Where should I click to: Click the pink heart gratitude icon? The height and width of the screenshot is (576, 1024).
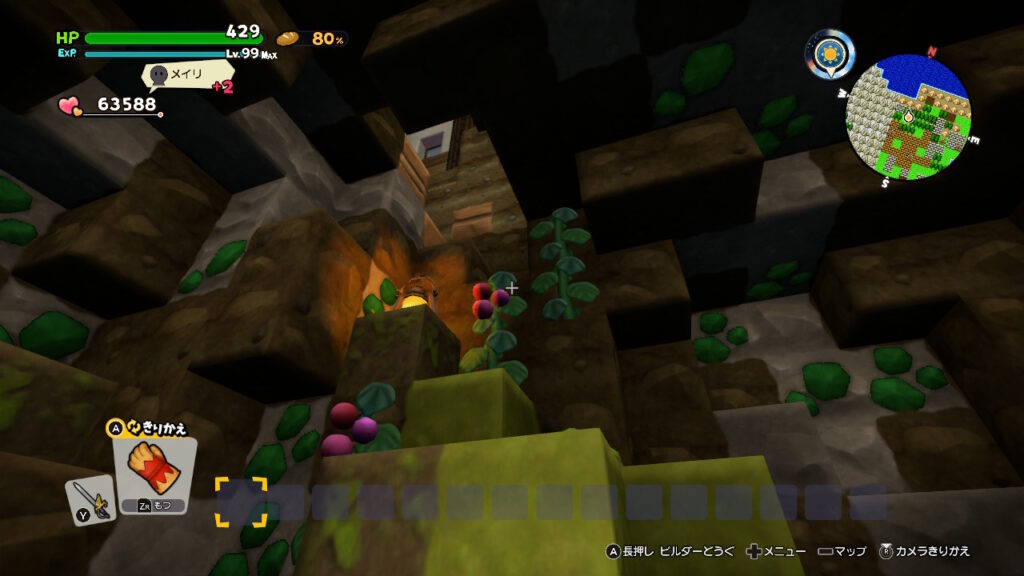(70, 104)
